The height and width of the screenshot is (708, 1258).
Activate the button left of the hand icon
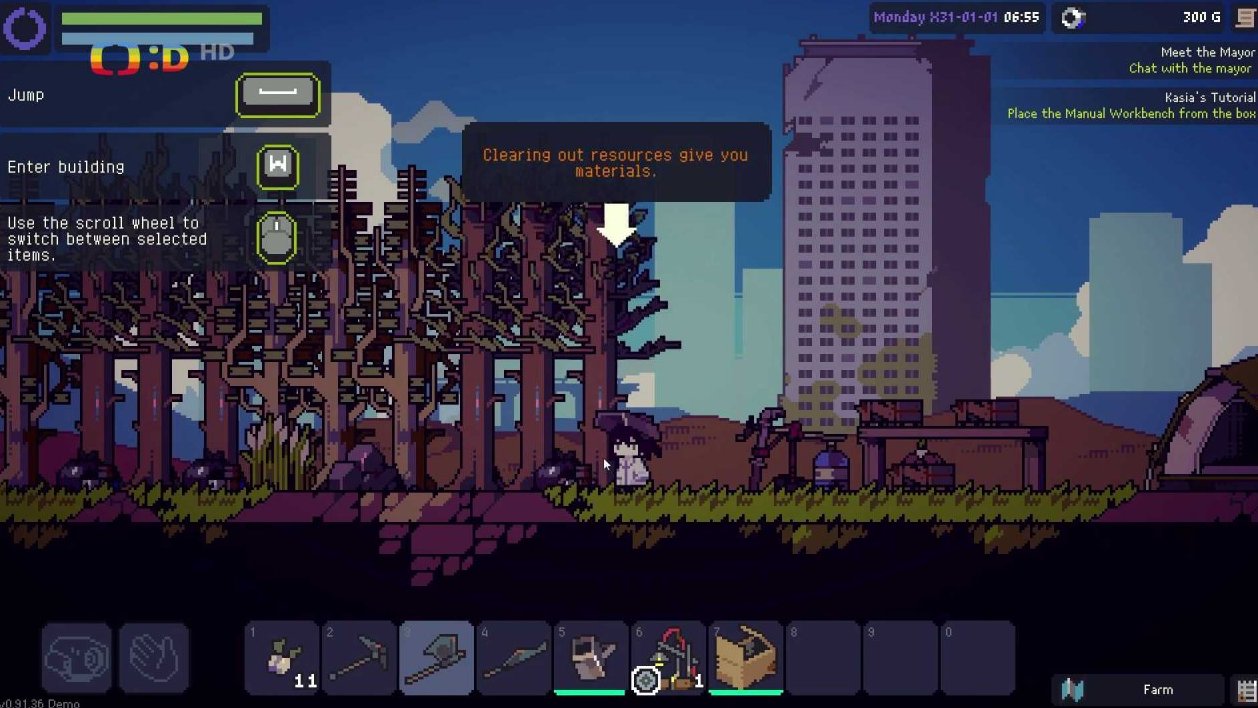[x=76, y=658]
